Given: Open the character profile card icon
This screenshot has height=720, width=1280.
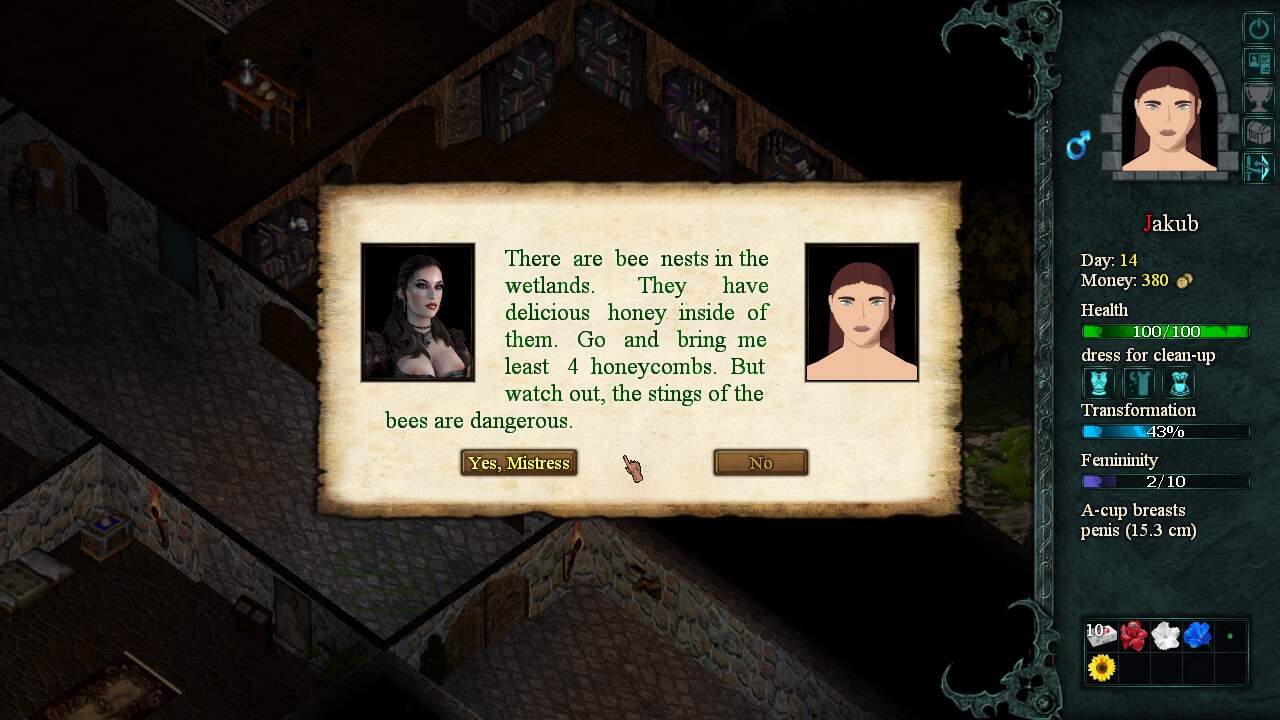Looking at the screenshot, I should click(1257, 62).
